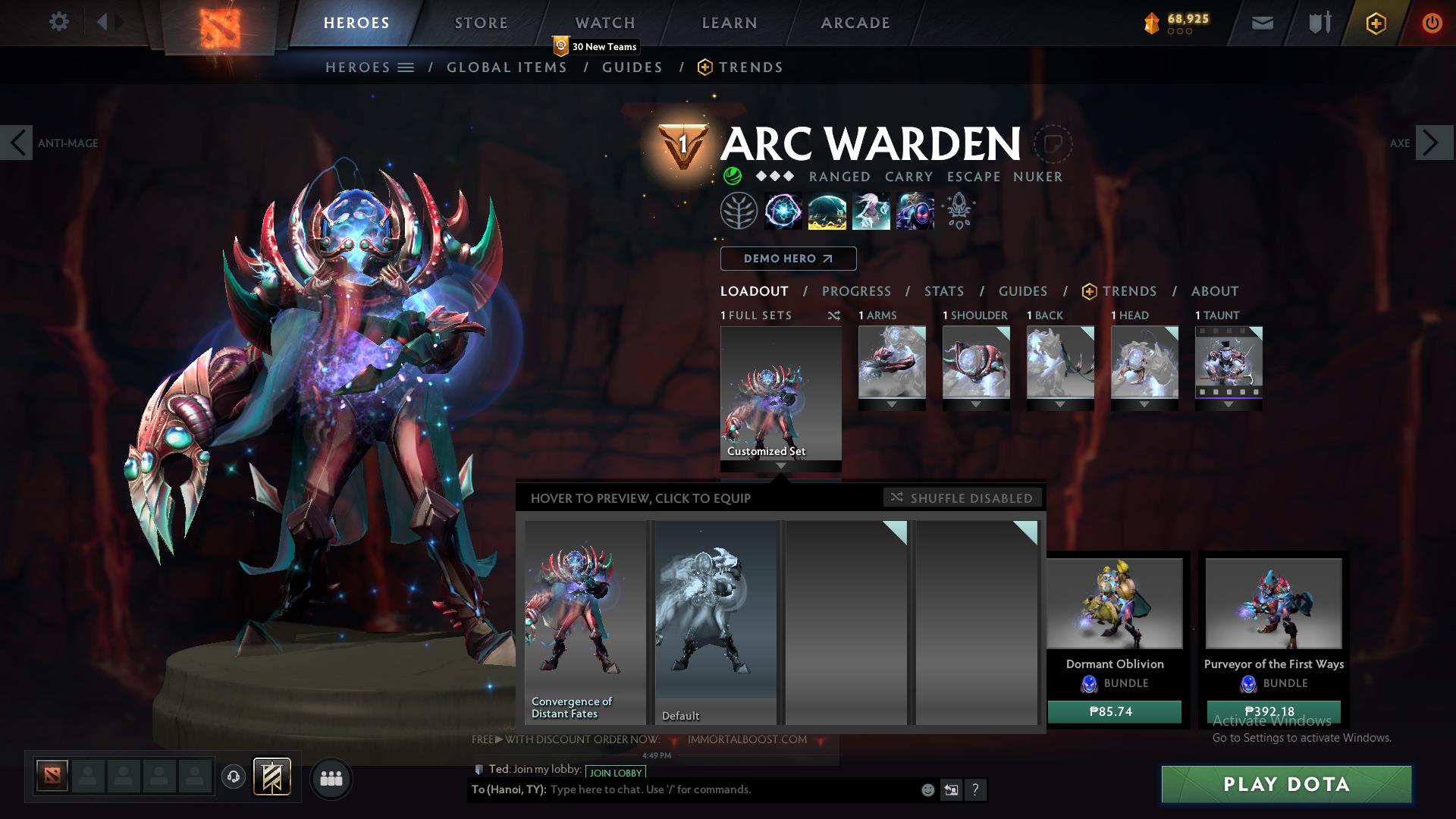Viewport: 1456px width, 819px height.
Task: Click the green ready status circle near hero name
Action: coord(732,176)
